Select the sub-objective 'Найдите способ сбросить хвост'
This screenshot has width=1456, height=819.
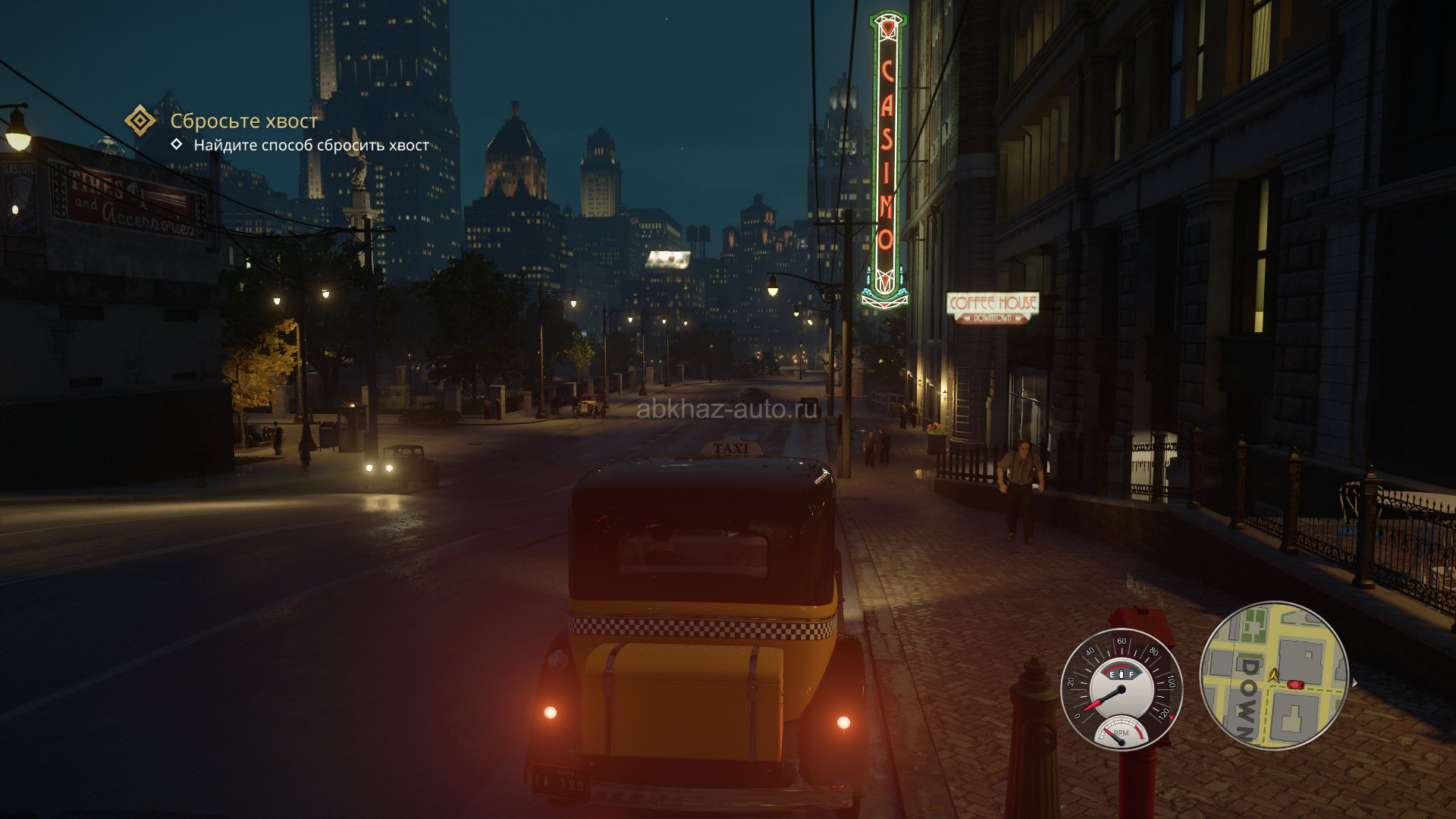[x=311, y=146]
